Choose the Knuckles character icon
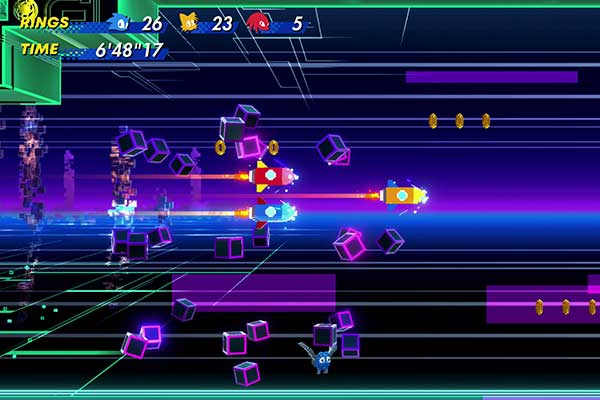Screen dimensions: 600x400 tap(258, 22)
